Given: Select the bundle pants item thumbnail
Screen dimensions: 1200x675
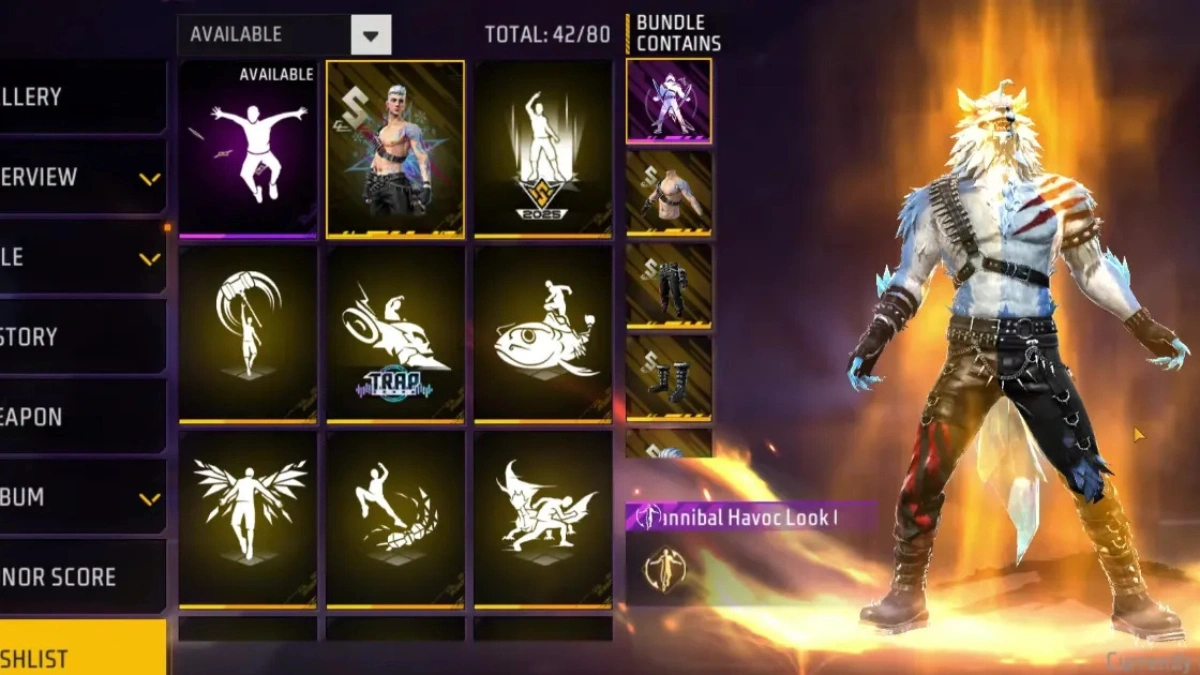Looking at the screenshot, I should [669, 285].
